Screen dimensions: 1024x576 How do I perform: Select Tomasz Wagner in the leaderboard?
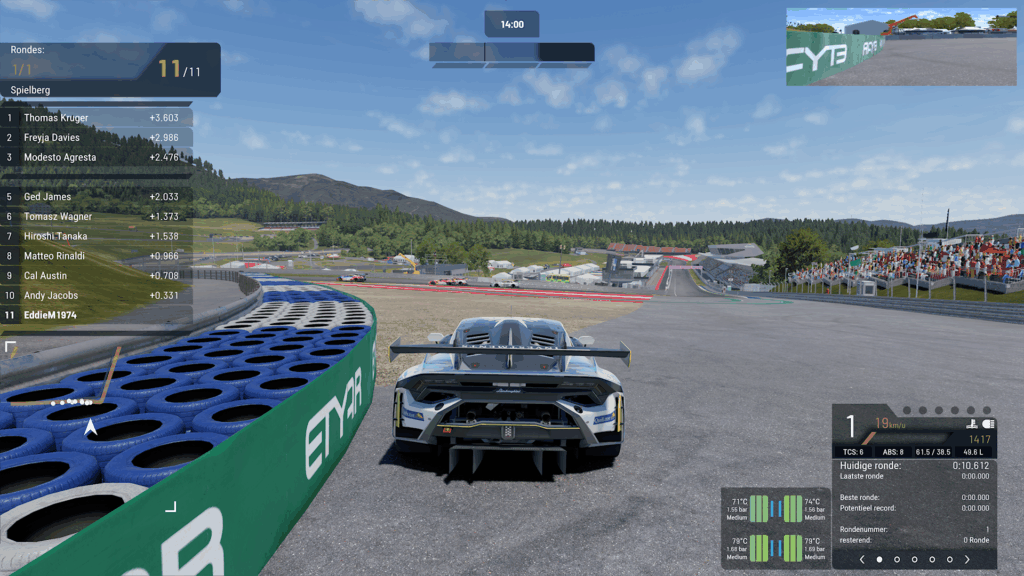click(x=97, y=217)
